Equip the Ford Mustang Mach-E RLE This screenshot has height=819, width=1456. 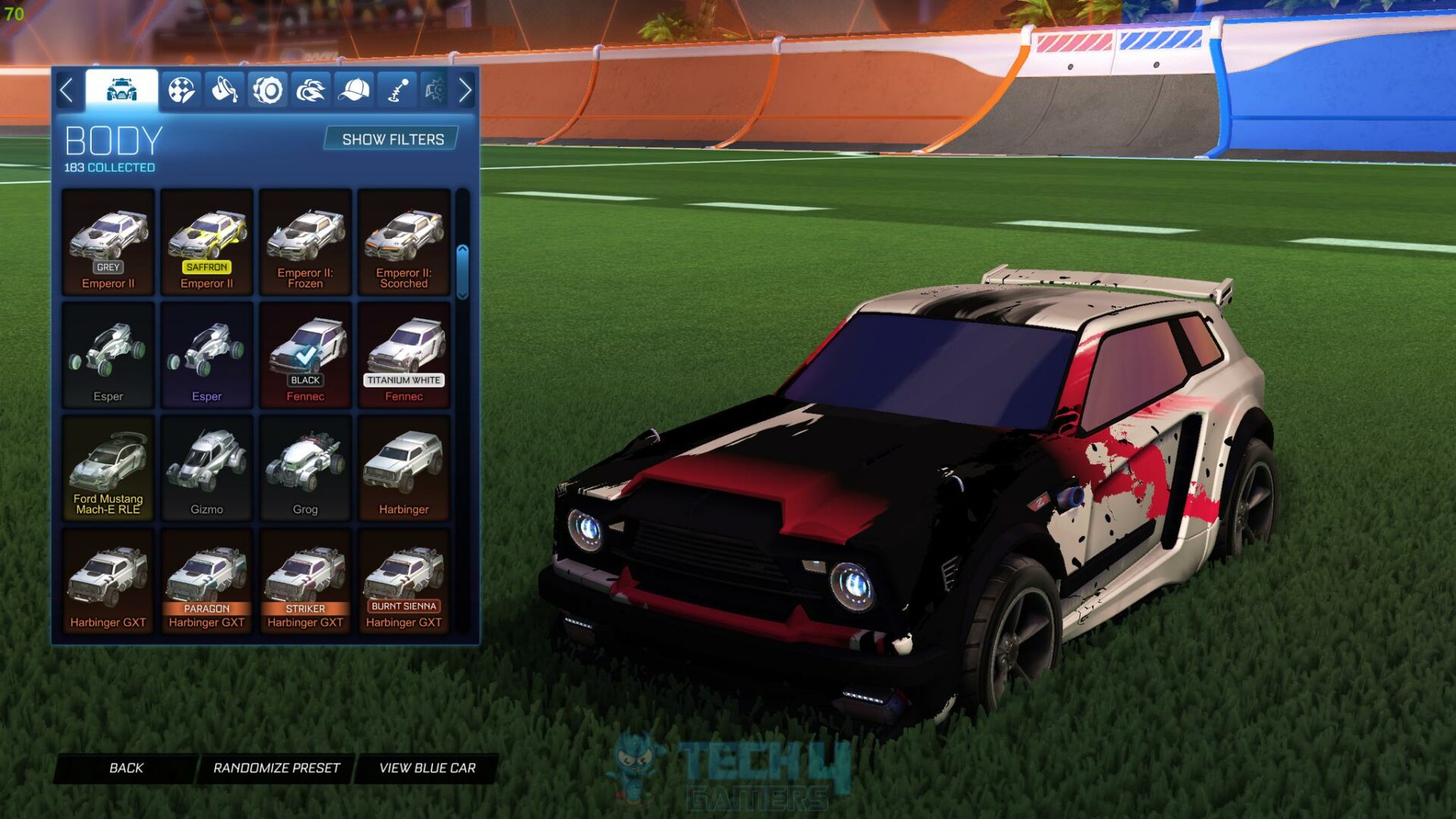click(x=108, y=466)
